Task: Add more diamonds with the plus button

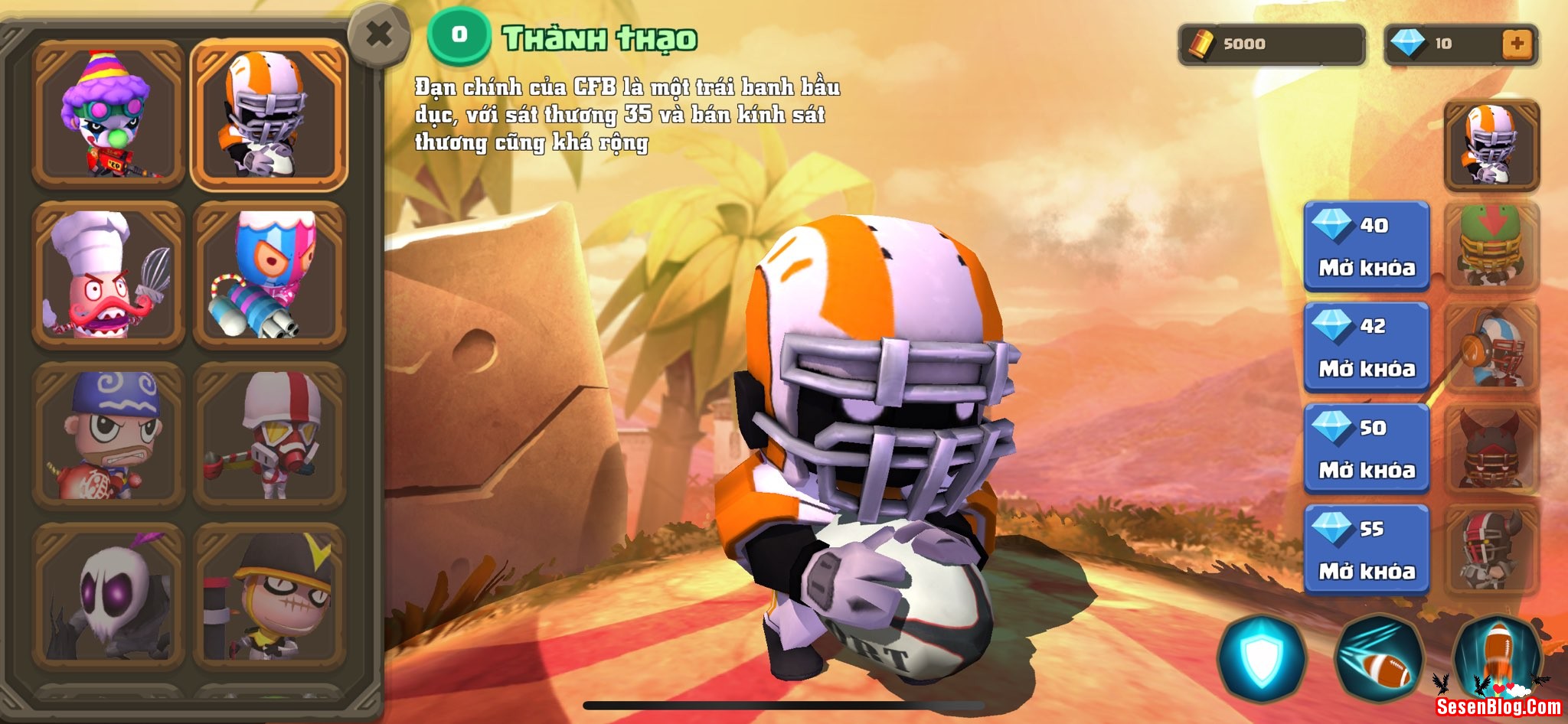Action: tap(1517, 44)
